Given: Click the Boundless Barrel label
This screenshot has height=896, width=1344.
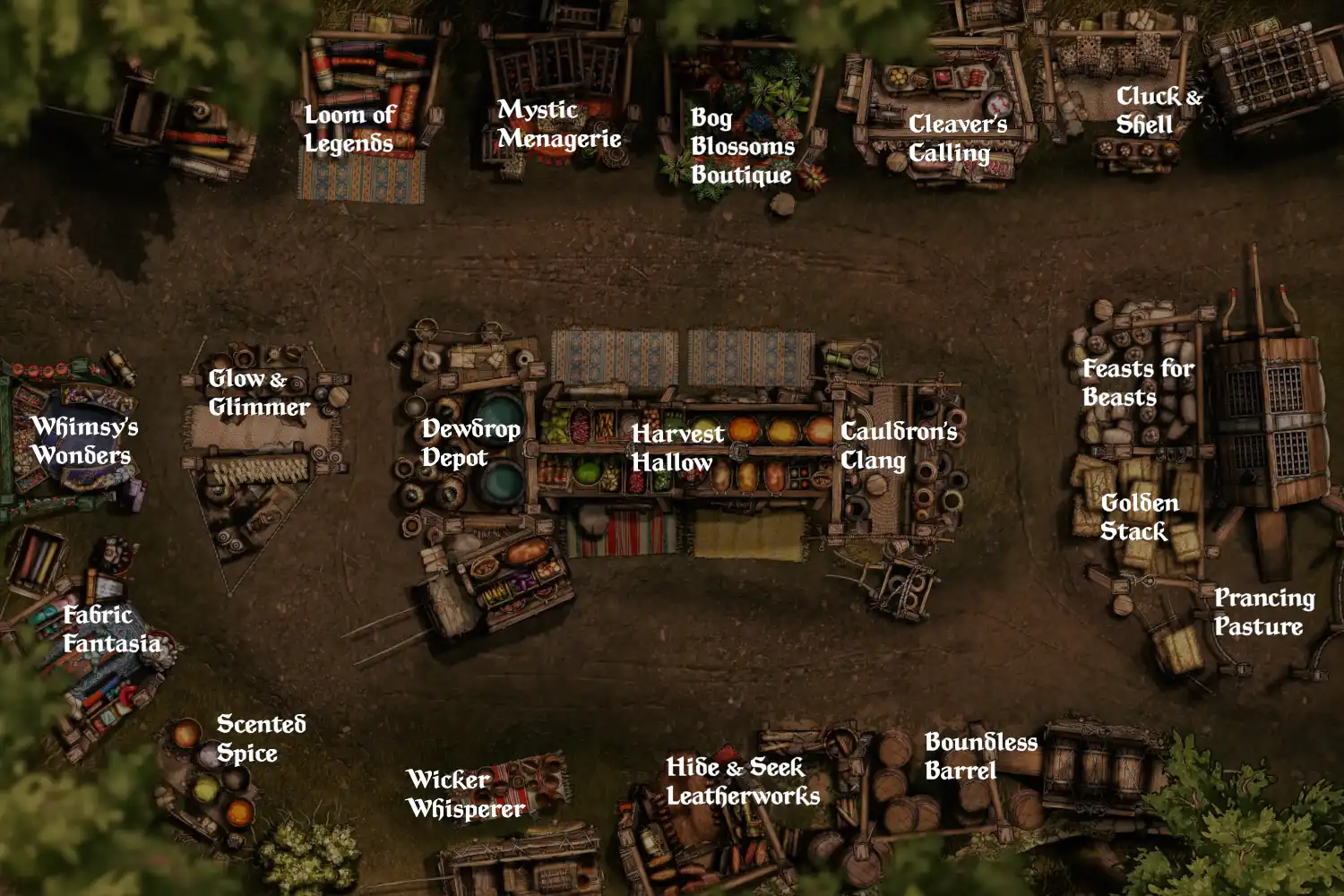Looking at the screenshot, I should (x=980, y=756).
